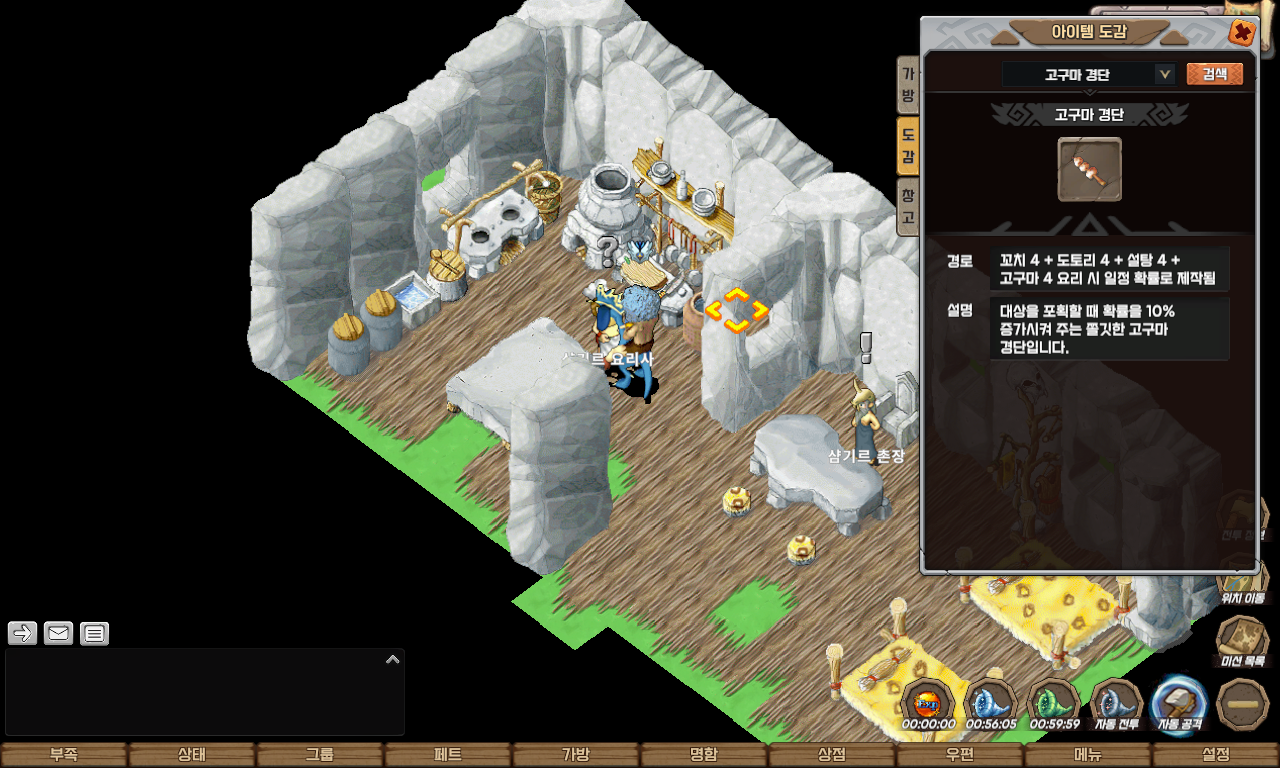
Task: Open the 명함 menu
Action: [704, 755]
